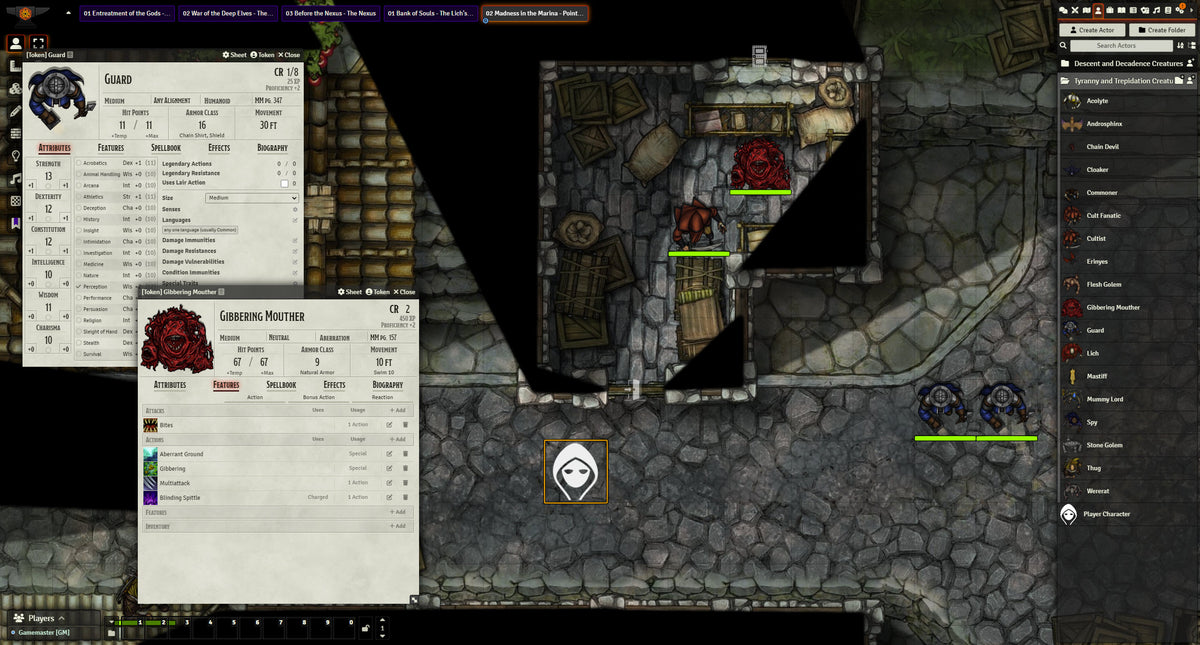Viewport: 1200px width, 645px height.
Task: Show the Gibbering Mouther Biography tab
Action: pyautogui.click(x=387, y=385)
